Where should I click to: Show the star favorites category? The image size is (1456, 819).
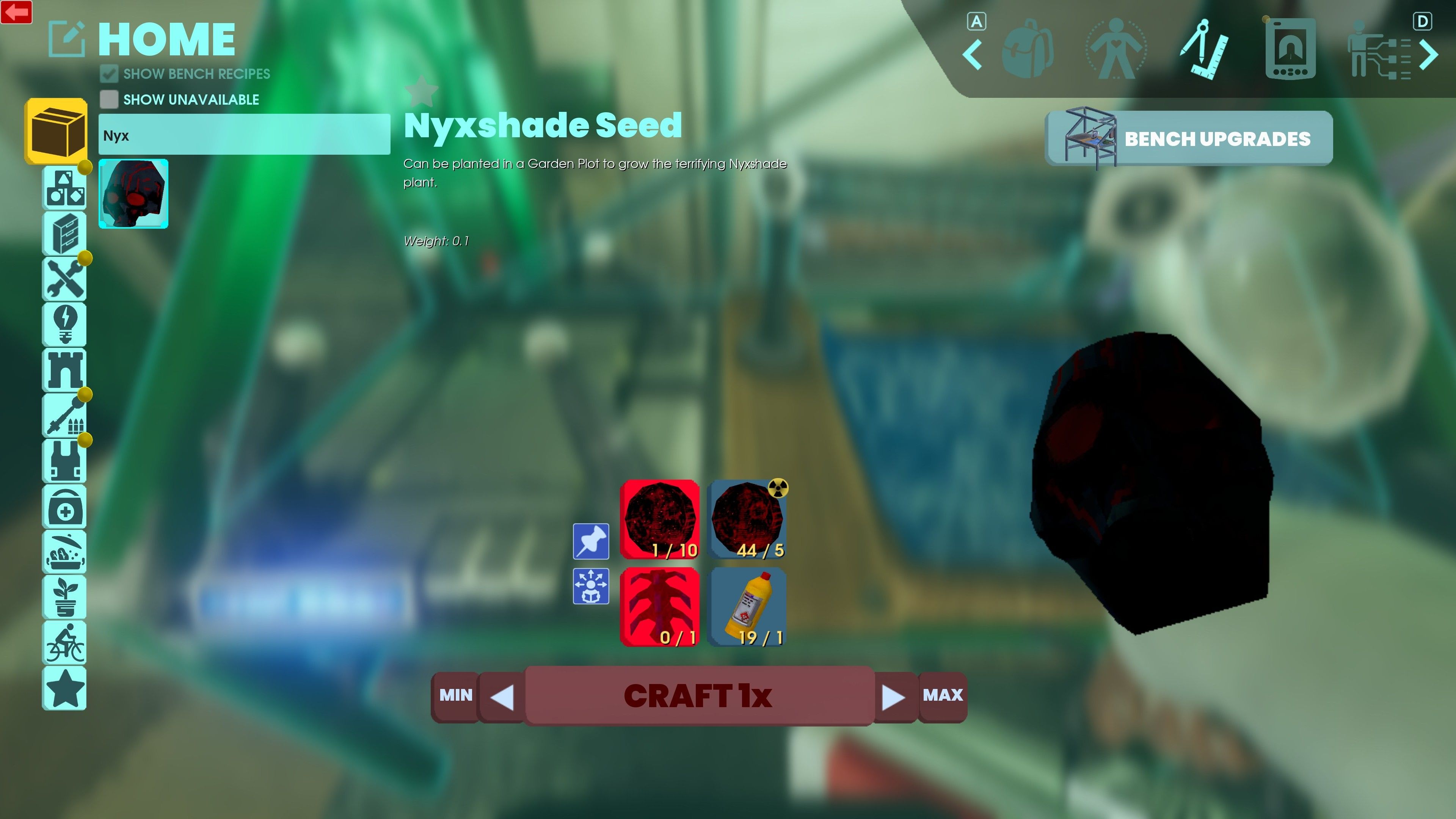(65, 688)
